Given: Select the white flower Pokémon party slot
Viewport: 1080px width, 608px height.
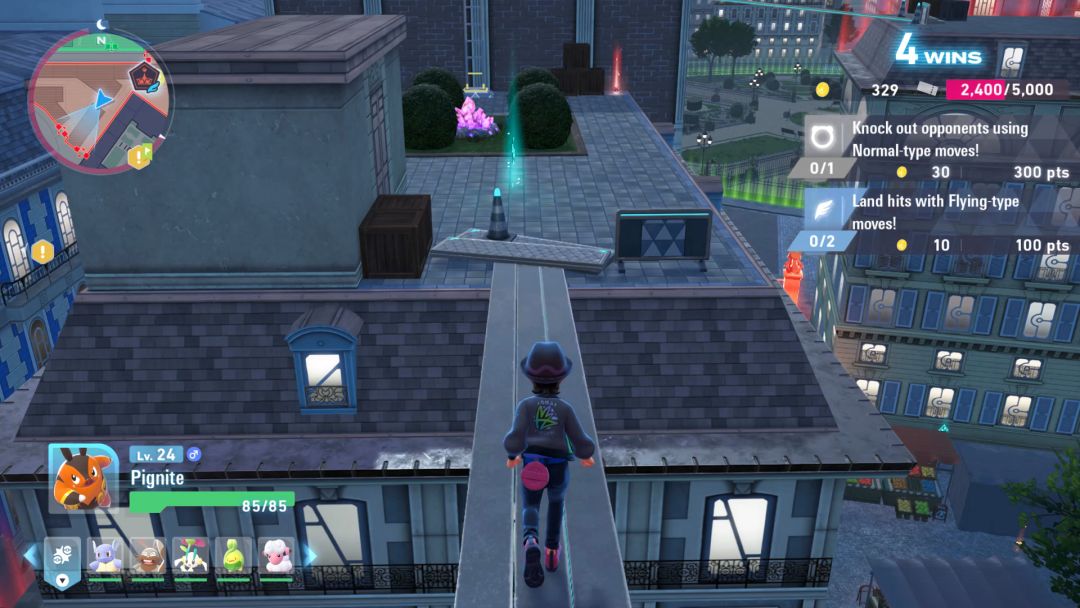Looking at the screenshot, I should click(190, 555).
